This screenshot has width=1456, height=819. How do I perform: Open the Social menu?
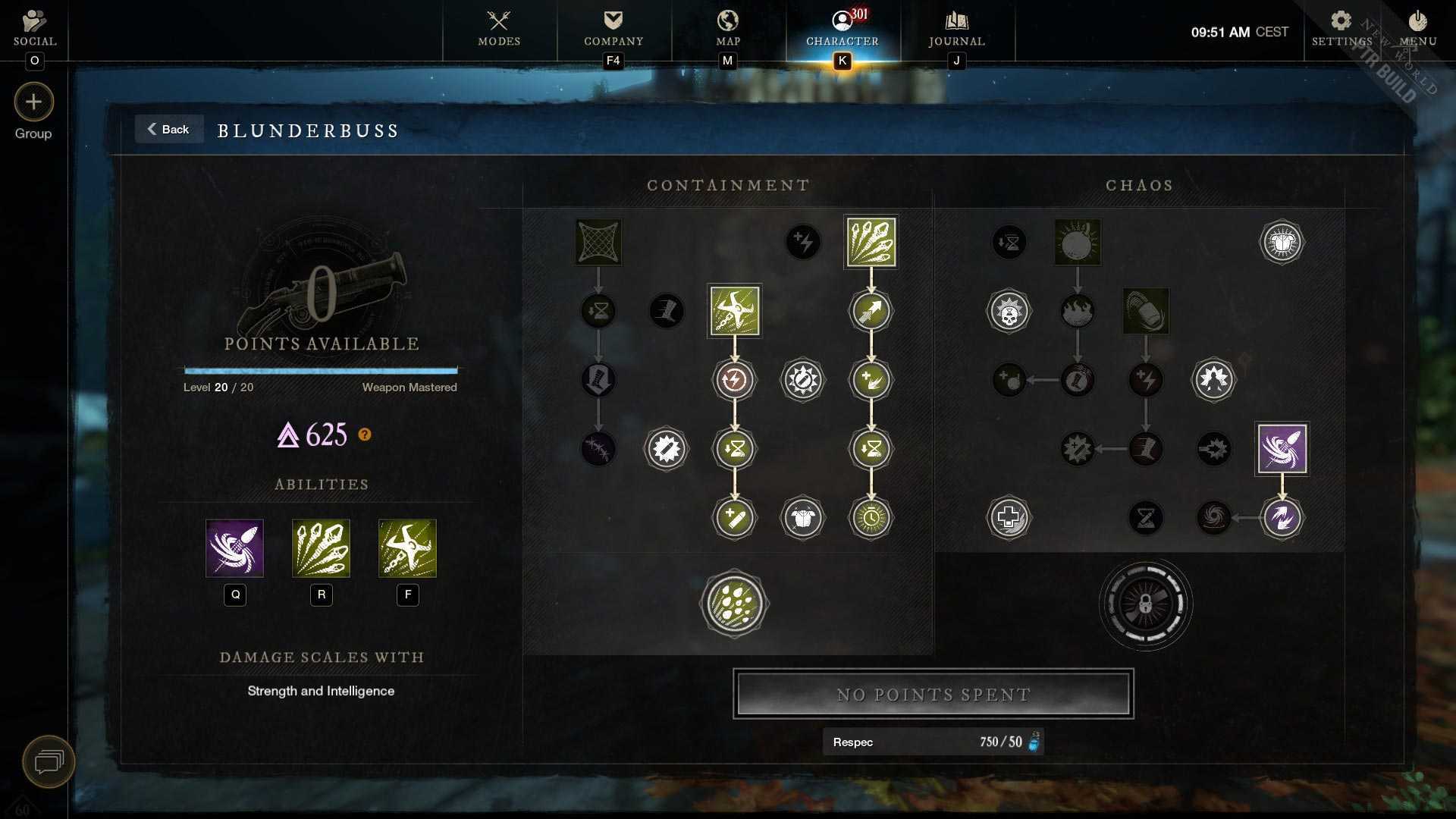[x=34, y=29]
